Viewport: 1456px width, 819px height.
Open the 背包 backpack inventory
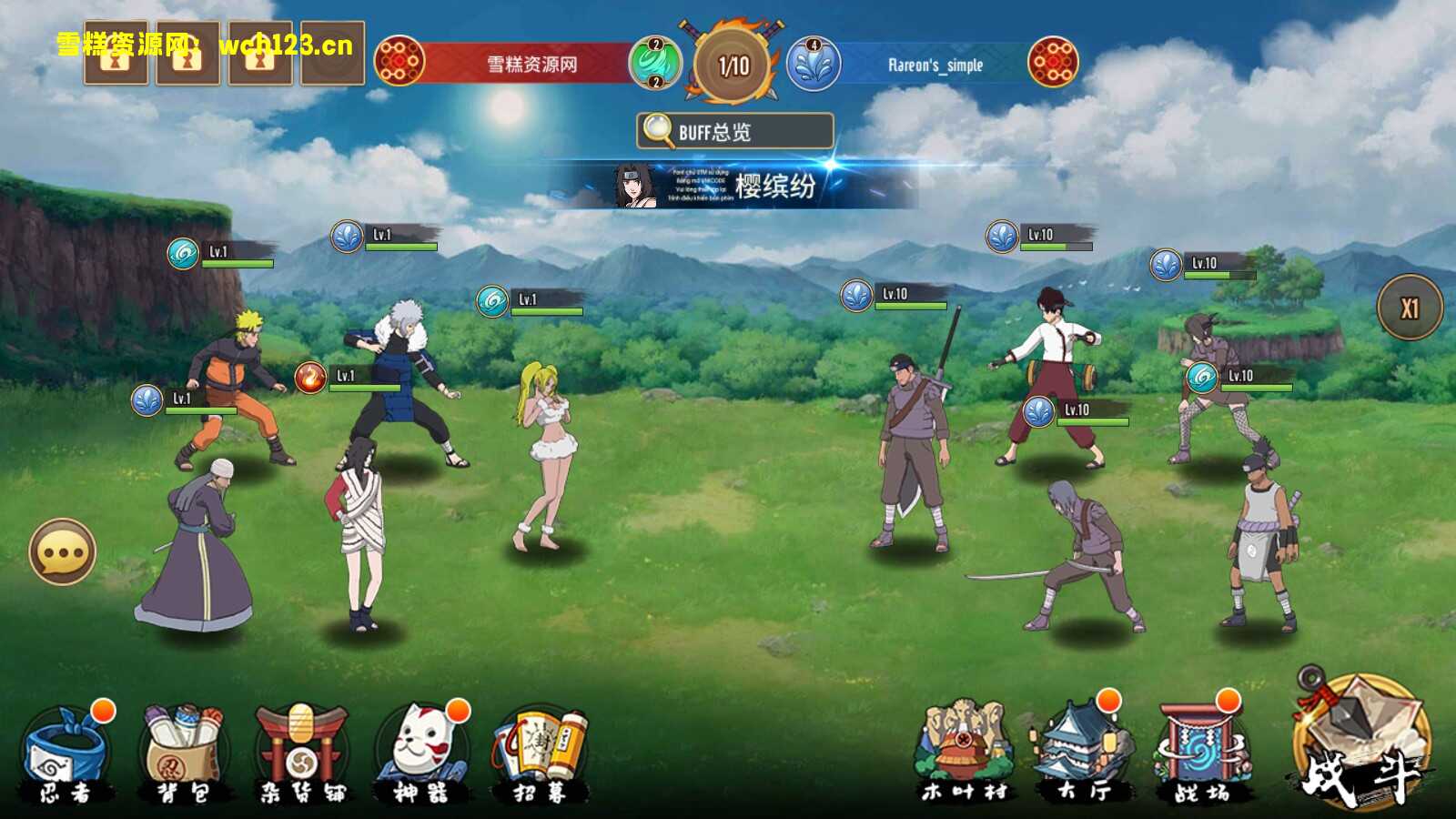[x=184, y=753]
